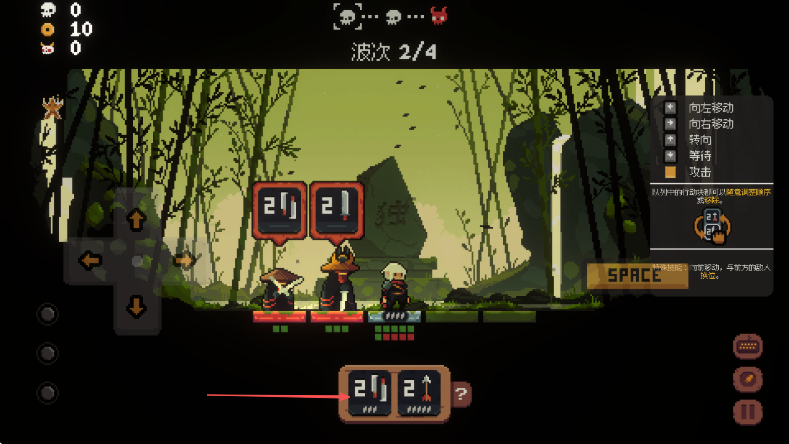The width and height of the screenshot is (789, 444).
Task: Tap the up arrow on the D-pad
Action: [x=137, y=219]
